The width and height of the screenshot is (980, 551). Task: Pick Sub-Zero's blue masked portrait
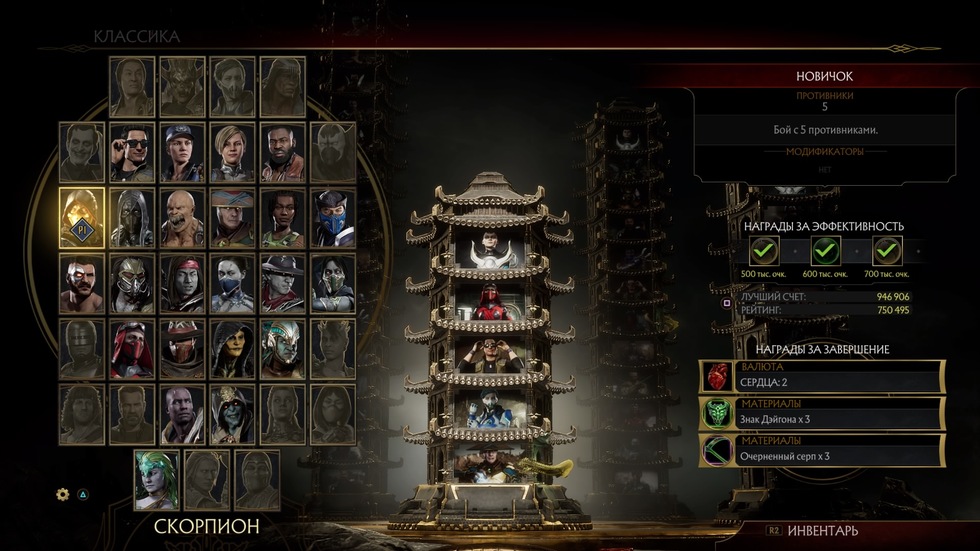pos(333,213)
